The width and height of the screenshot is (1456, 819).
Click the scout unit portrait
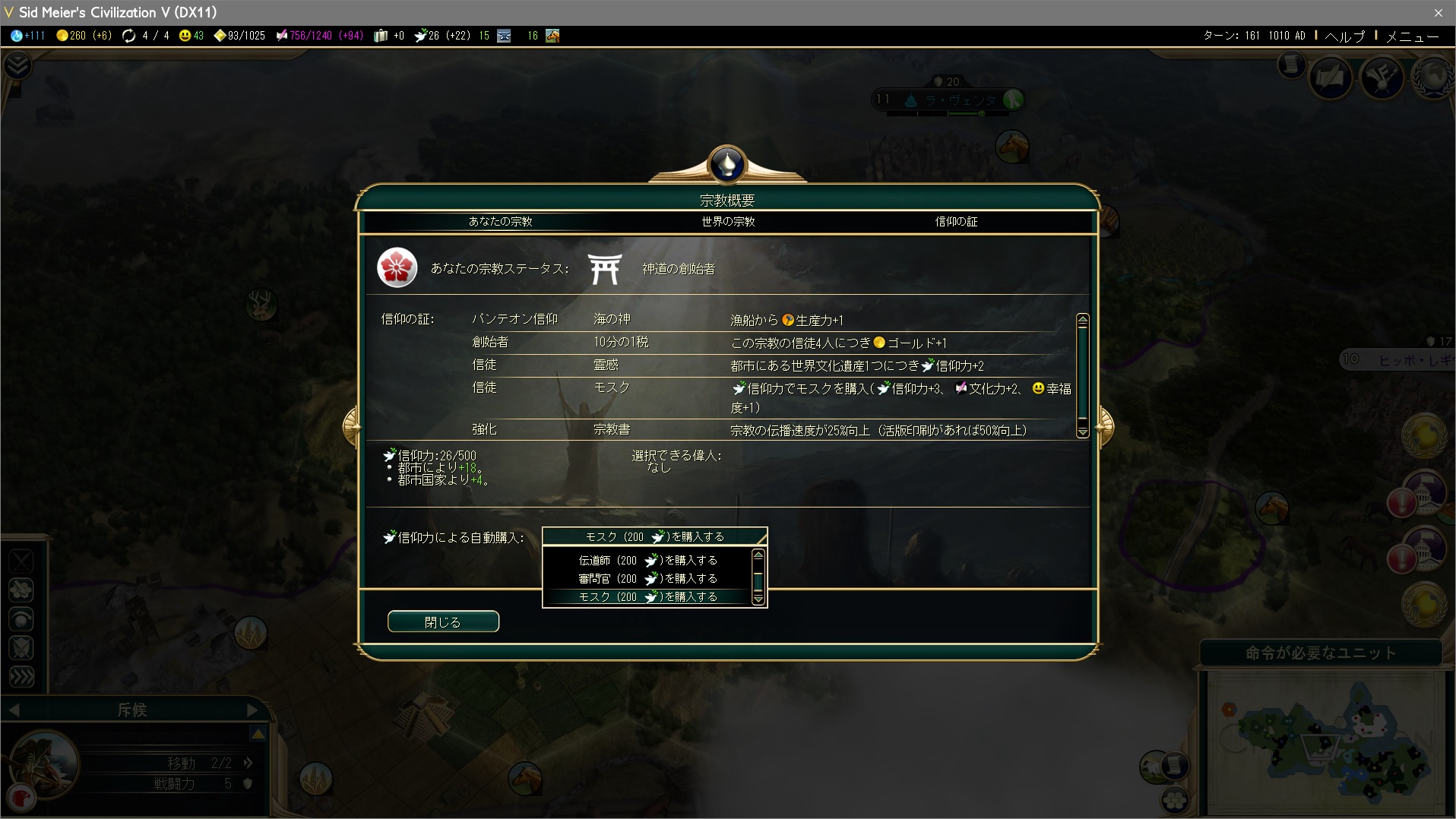coord(44,763)
